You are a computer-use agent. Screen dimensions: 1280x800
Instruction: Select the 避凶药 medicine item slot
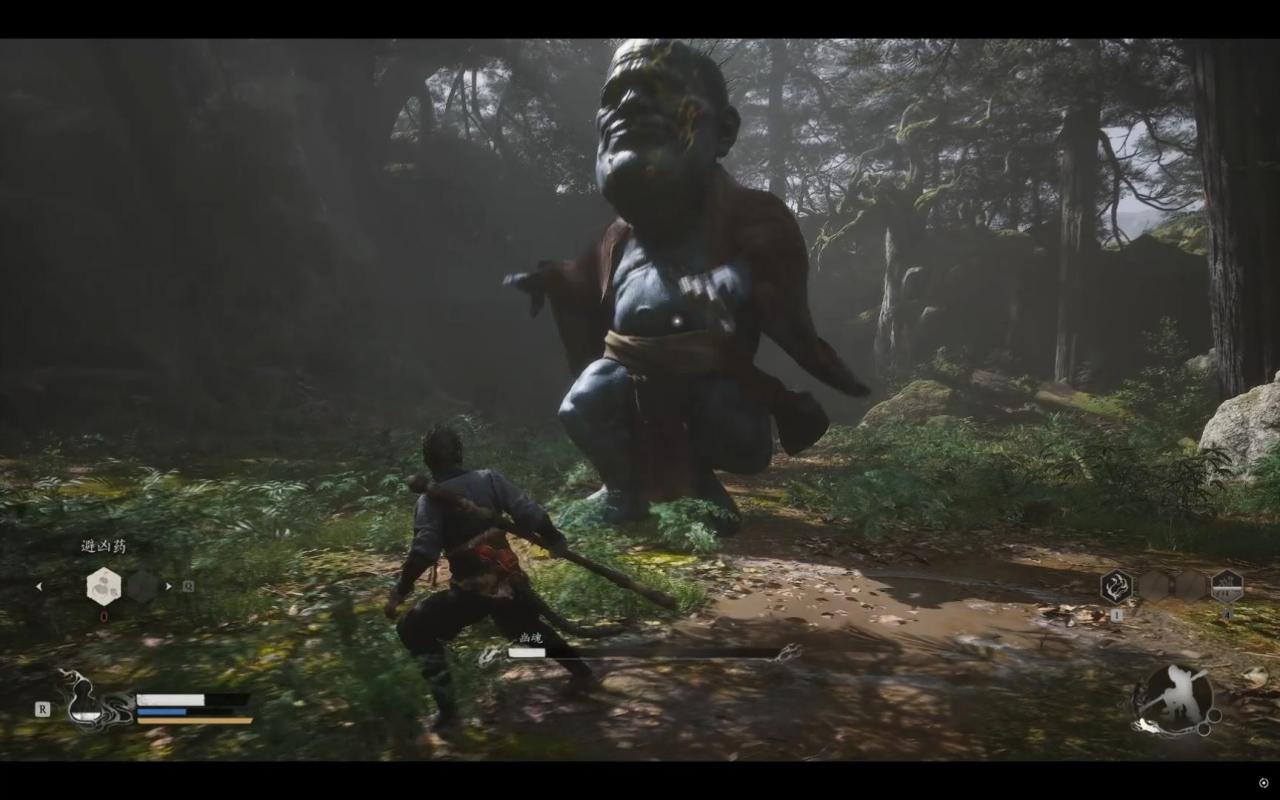[x=103, y=586]
